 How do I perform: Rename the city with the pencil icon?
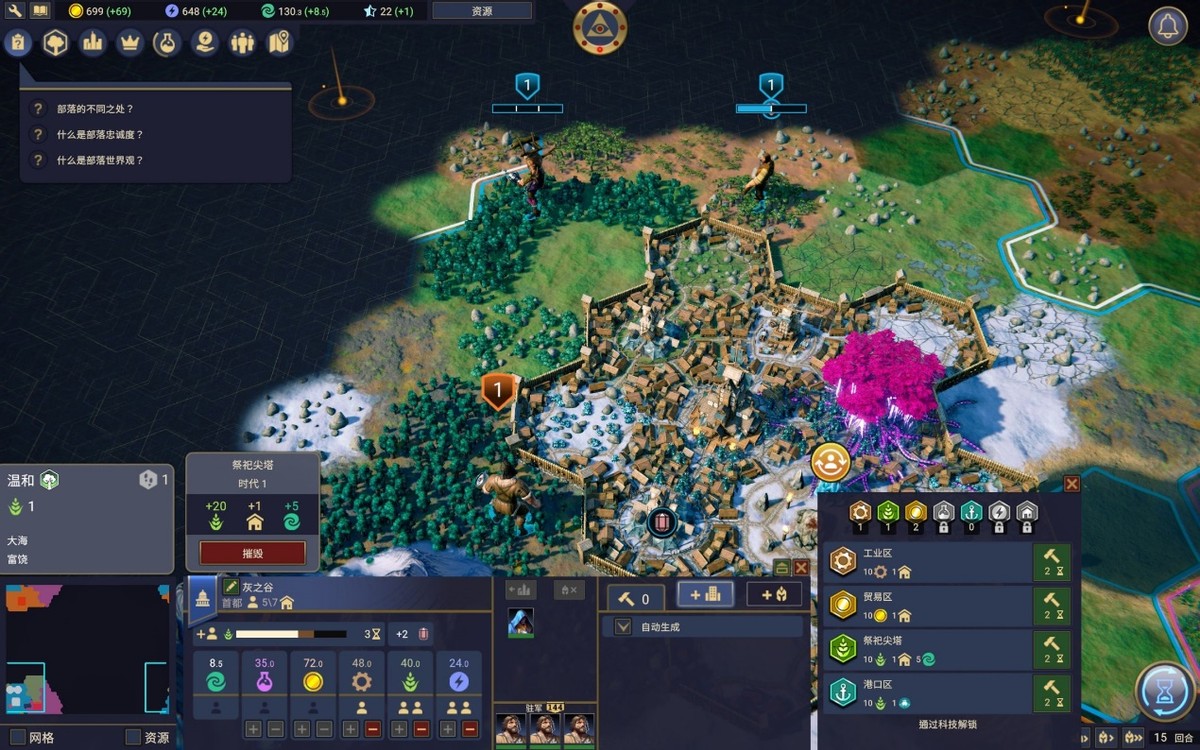pyautogui.click(x=231, y=587)
